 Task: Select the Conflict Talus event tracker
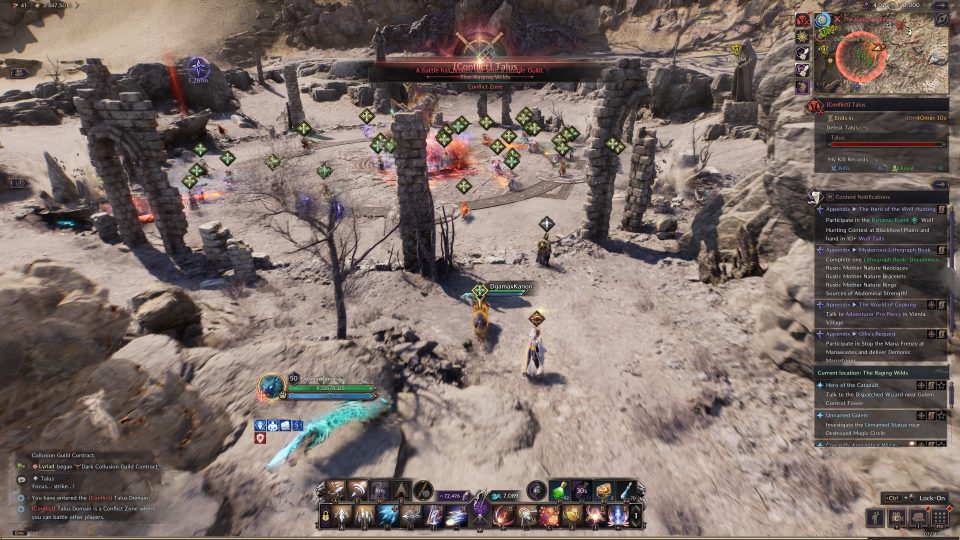coord(860,103)
